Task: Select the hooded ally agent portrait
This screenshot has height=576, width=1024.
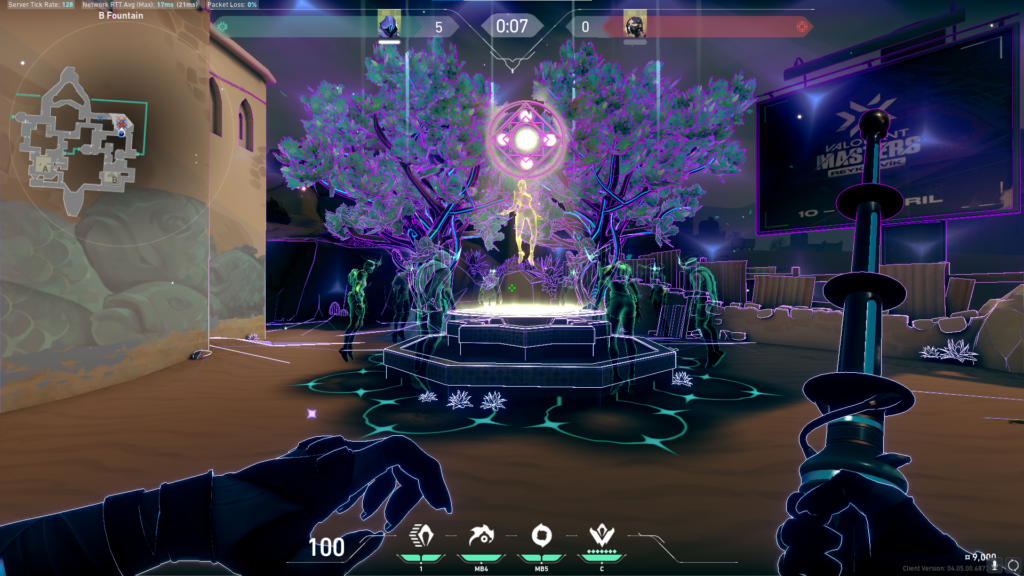Action: pyautogui.click(x=390, y=25)
